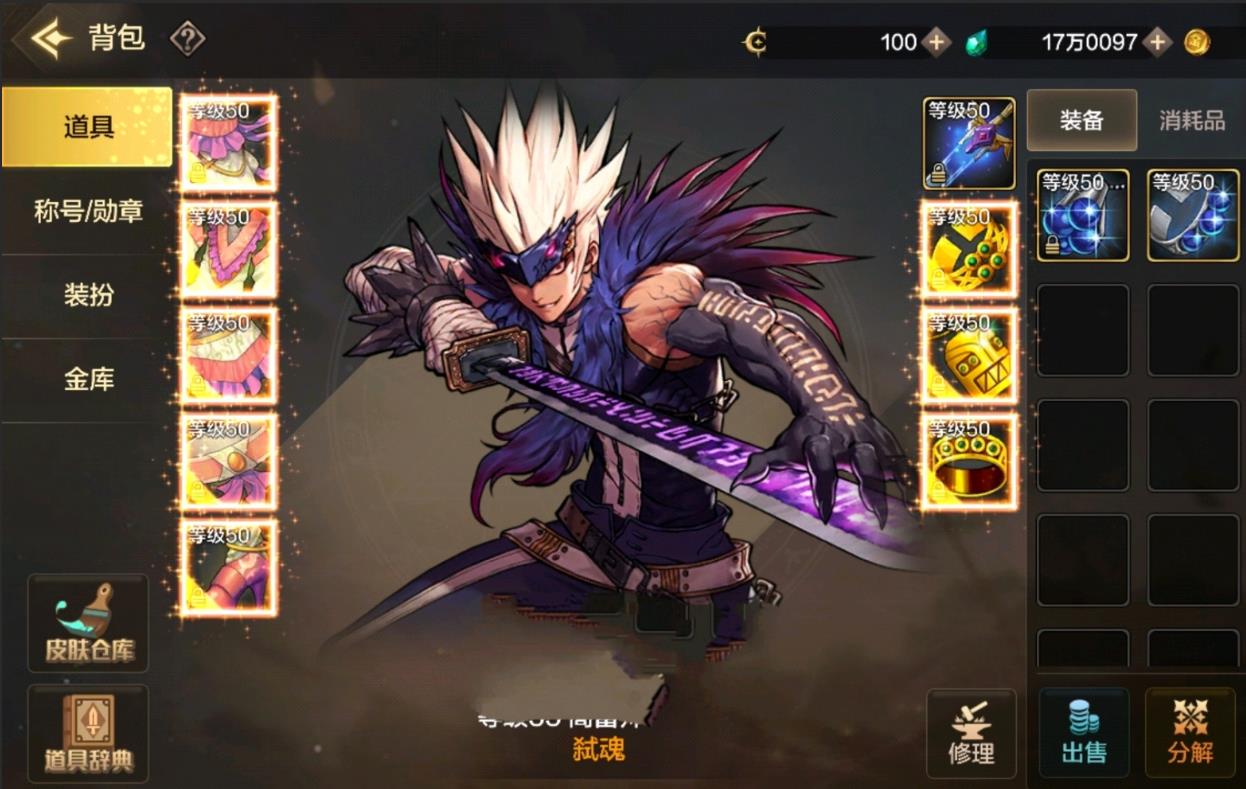The height and width of the screenshot is (789, 1246).
Task: Go back using the arrow button
Action: pyautogui.click(x=50, y=39)
